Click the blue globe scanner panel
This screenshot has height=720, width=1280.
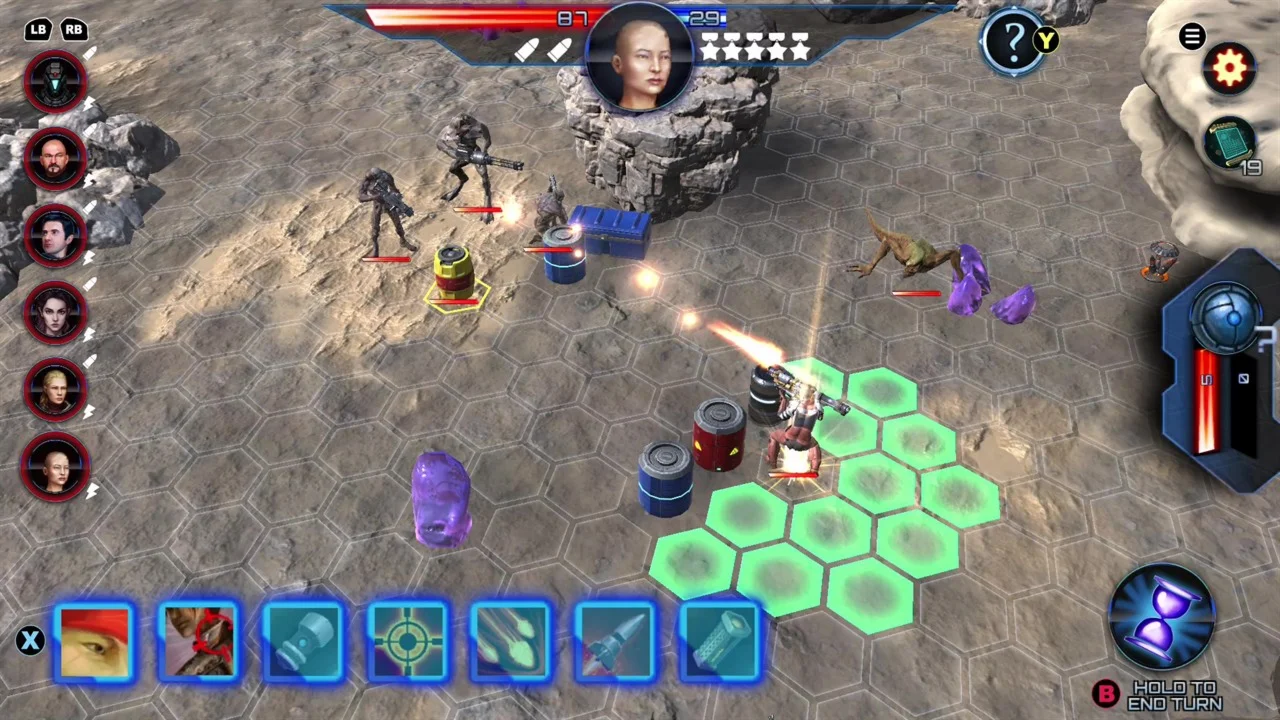1226,318
